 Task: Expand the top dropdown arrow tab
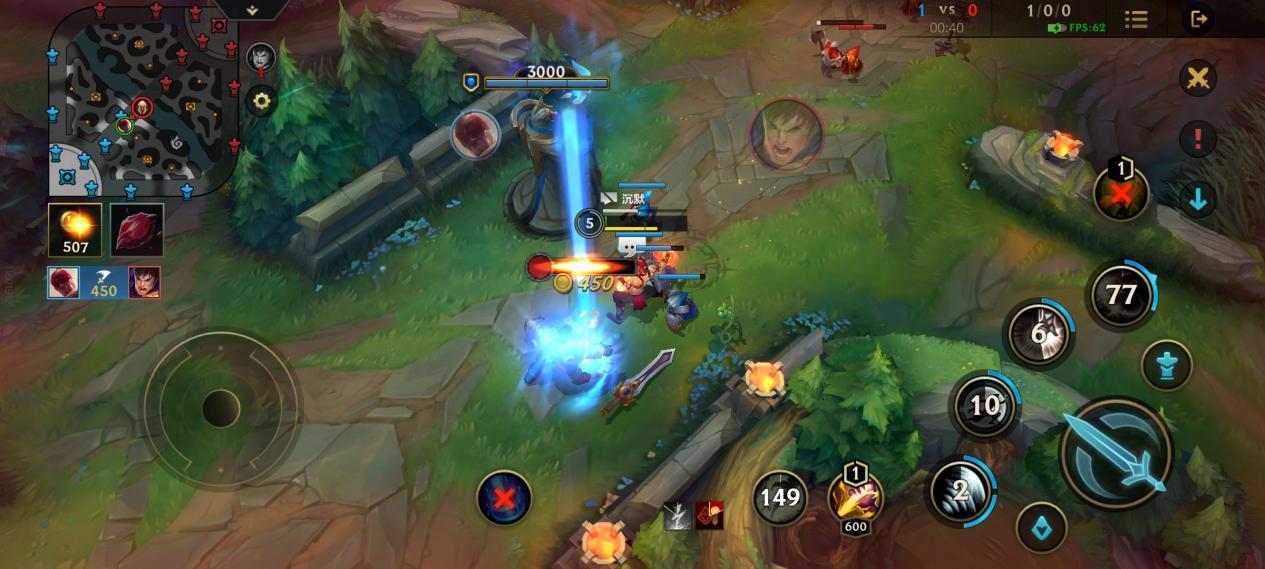click(x=252, y=9)
